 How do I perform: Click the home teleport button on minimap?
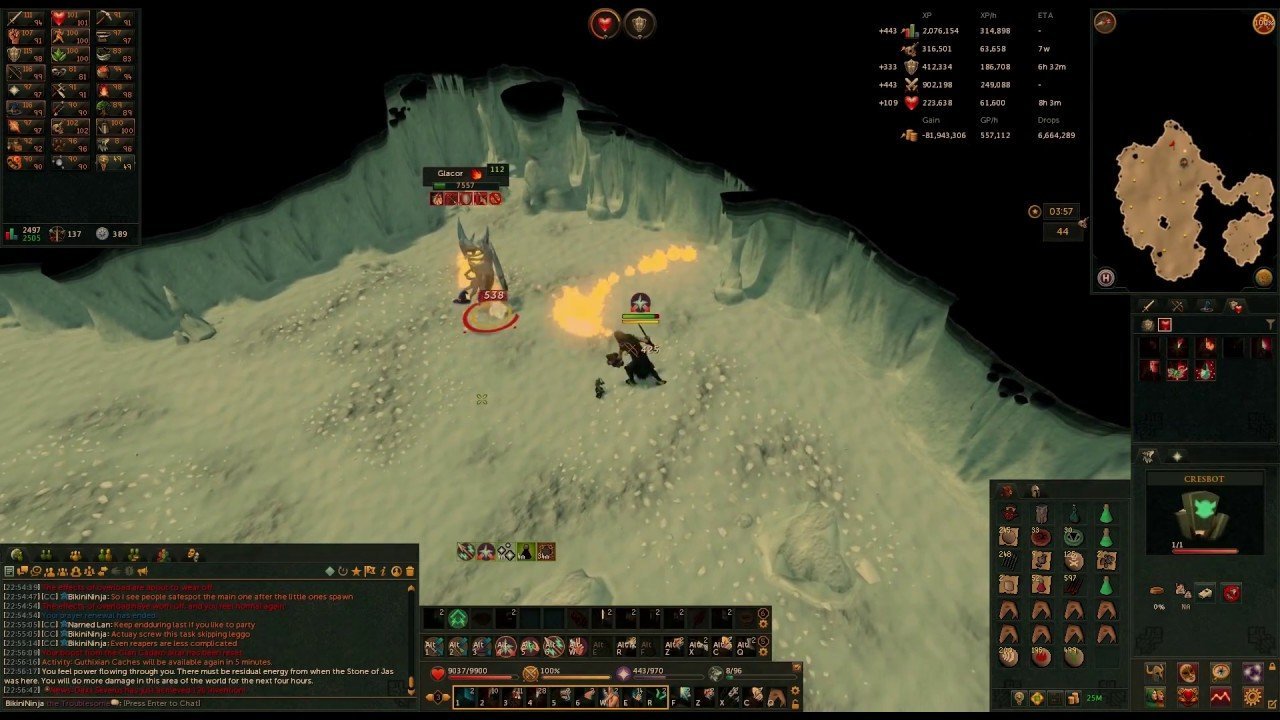(x=1106, y=278)
